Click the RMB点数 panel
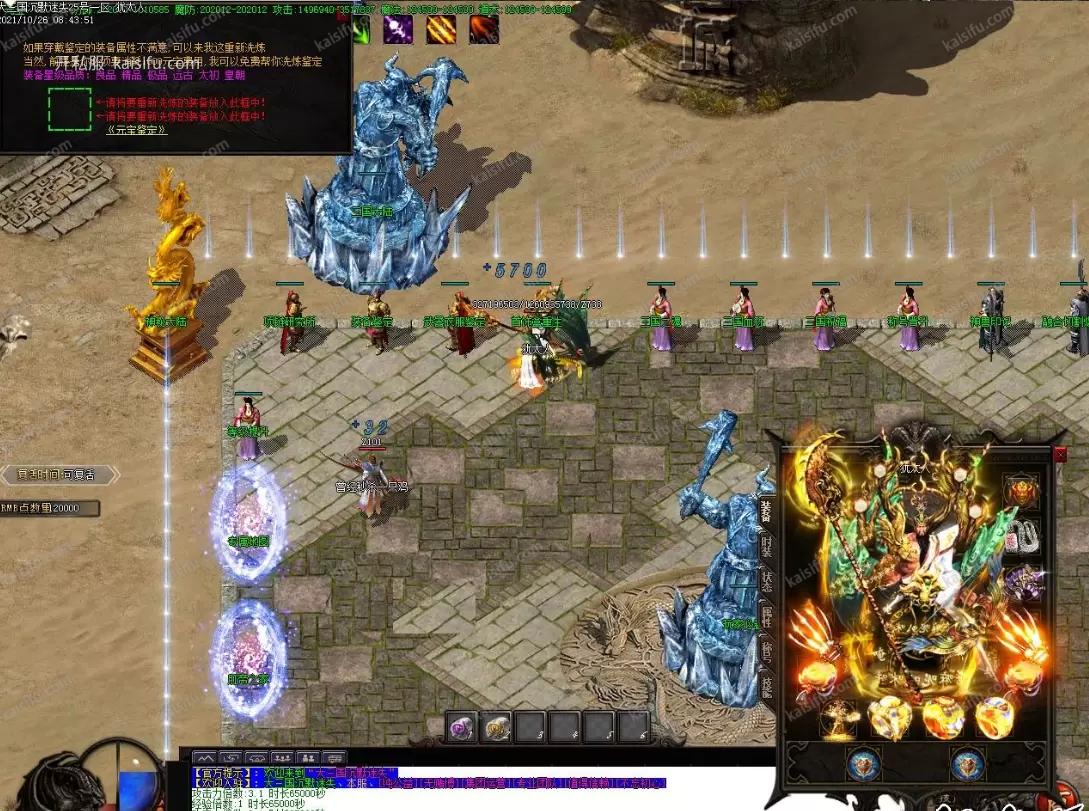The height and width of the screenshot is (811, 1089). [50, 508]
